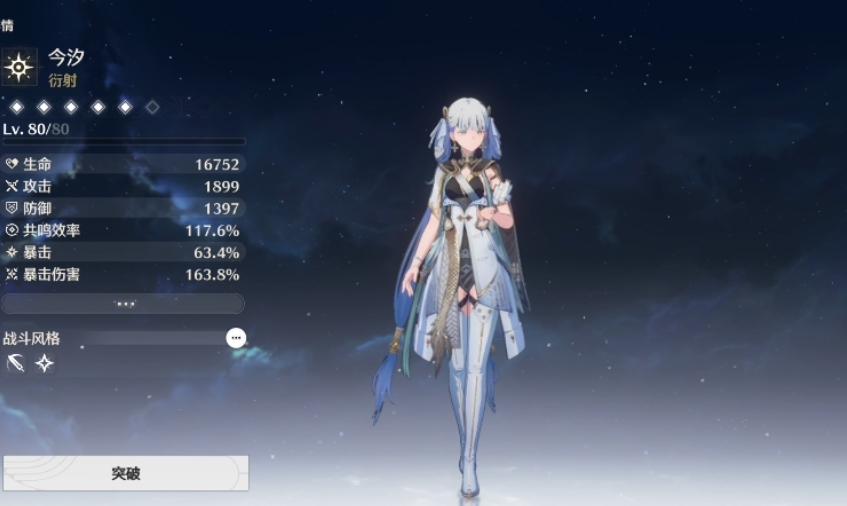Click the 暴击 crit rate row

coord(123,252)
